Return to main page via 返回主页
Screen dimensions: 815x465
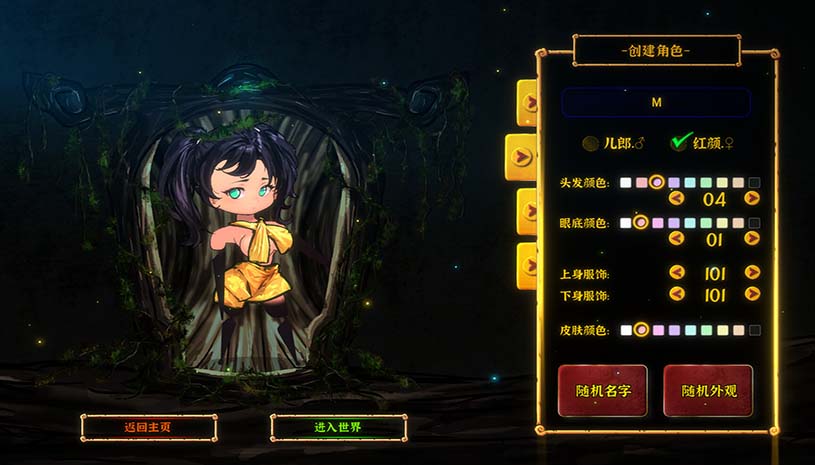pyautogui.click(x=148, y=427)
